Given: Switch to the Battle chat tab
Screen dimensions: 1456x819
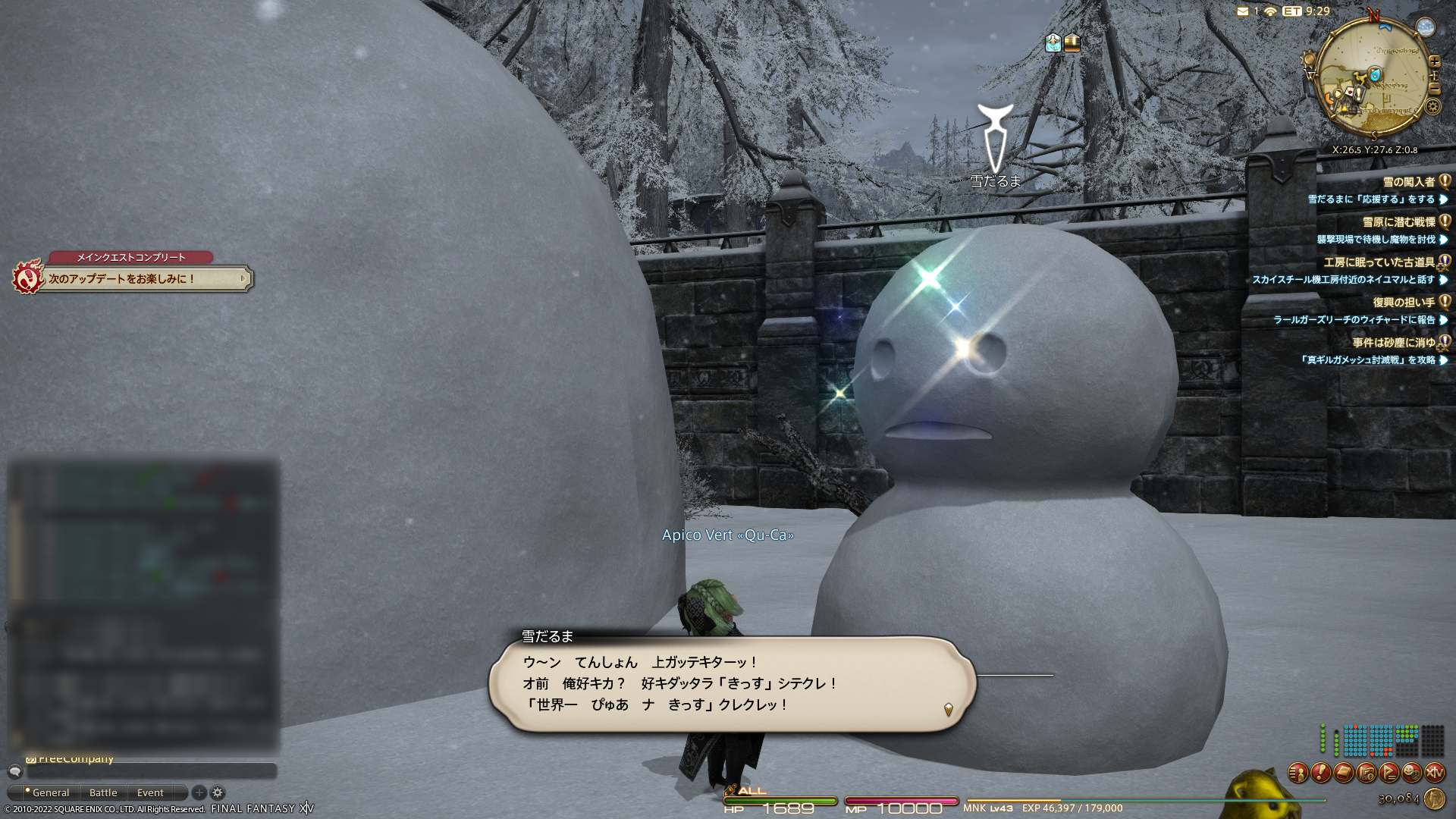Looking at the screenshot, I should tap(103, 792).
